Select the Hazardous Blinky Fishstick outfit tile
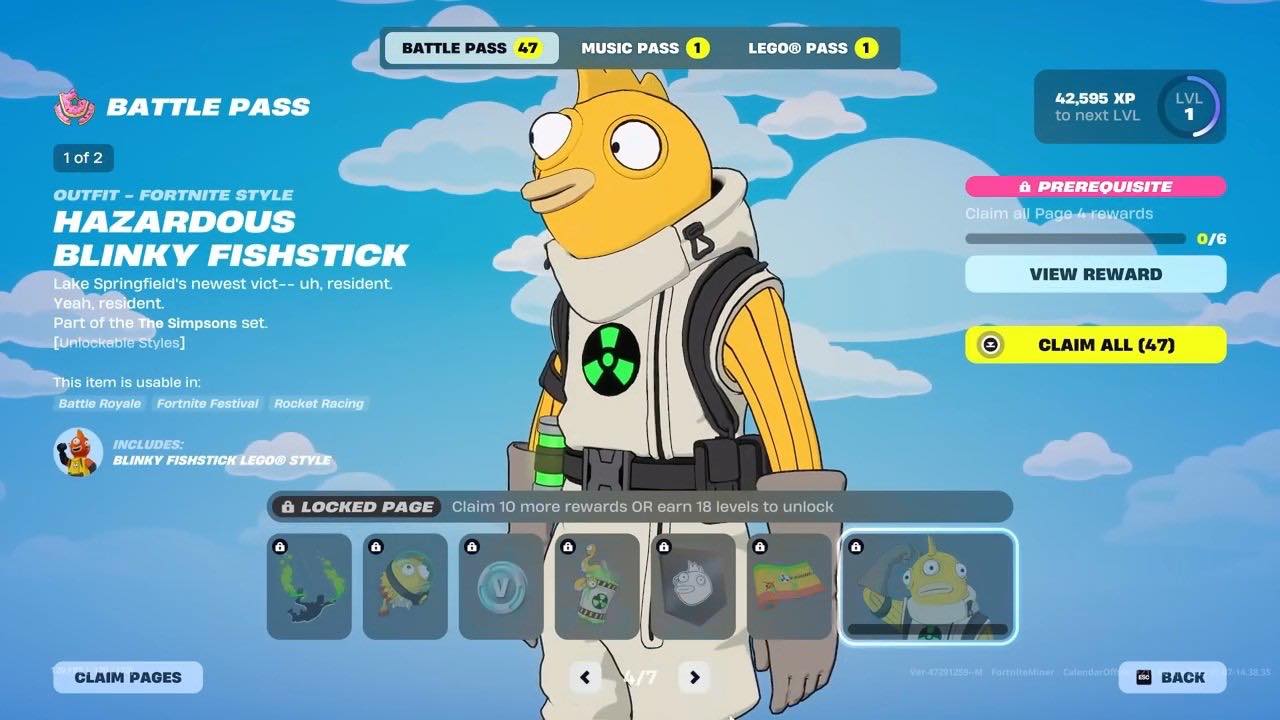Screen dimensions: 1280x720 tap(928, 587)
